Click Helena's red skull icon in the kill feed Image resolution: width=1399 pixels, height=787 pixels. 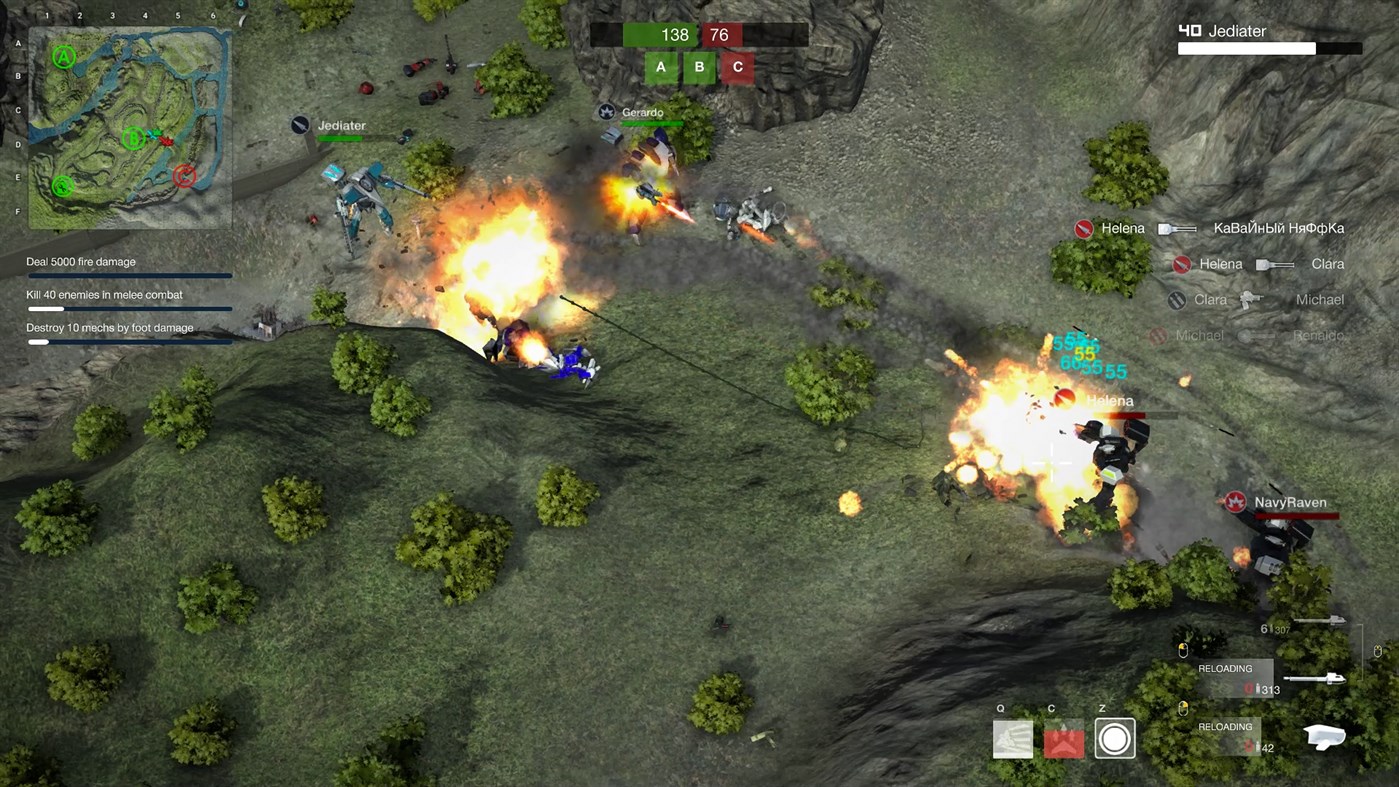(x=1084, y=228)
